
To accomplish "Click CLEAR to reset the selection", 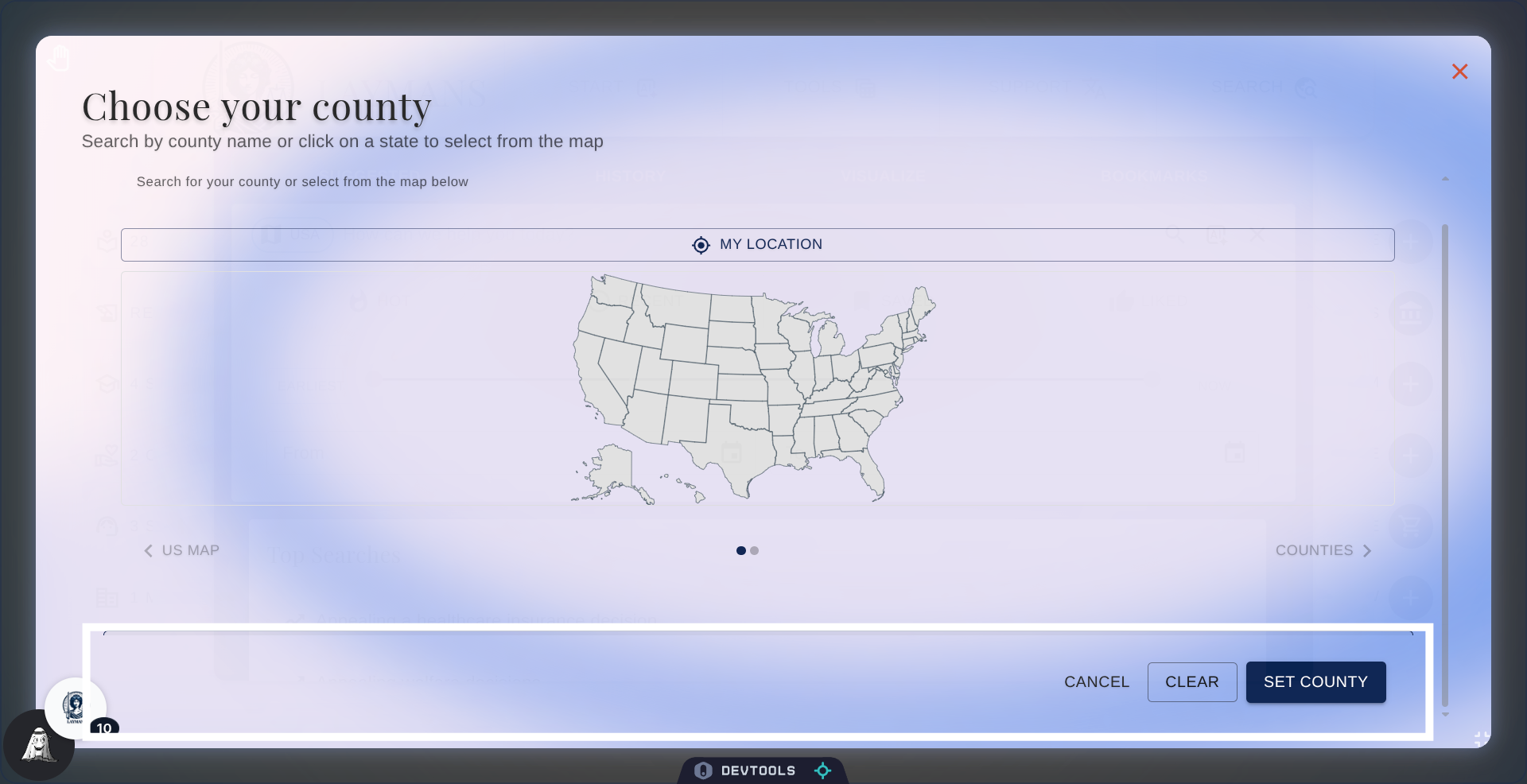I will pos(1191,681).
